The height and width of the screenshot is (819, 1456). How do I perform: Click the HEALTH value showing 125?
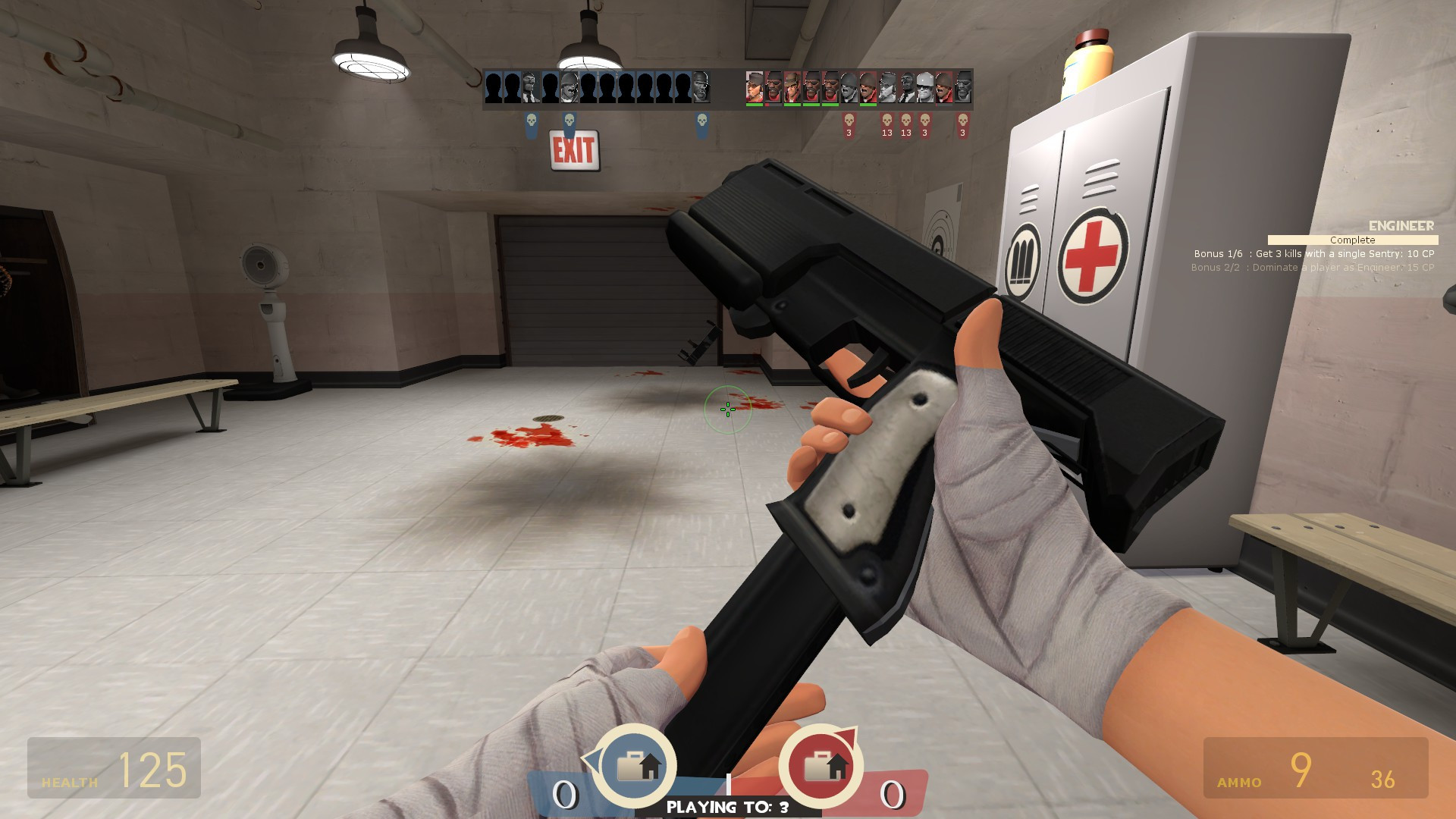pos(152,770)
